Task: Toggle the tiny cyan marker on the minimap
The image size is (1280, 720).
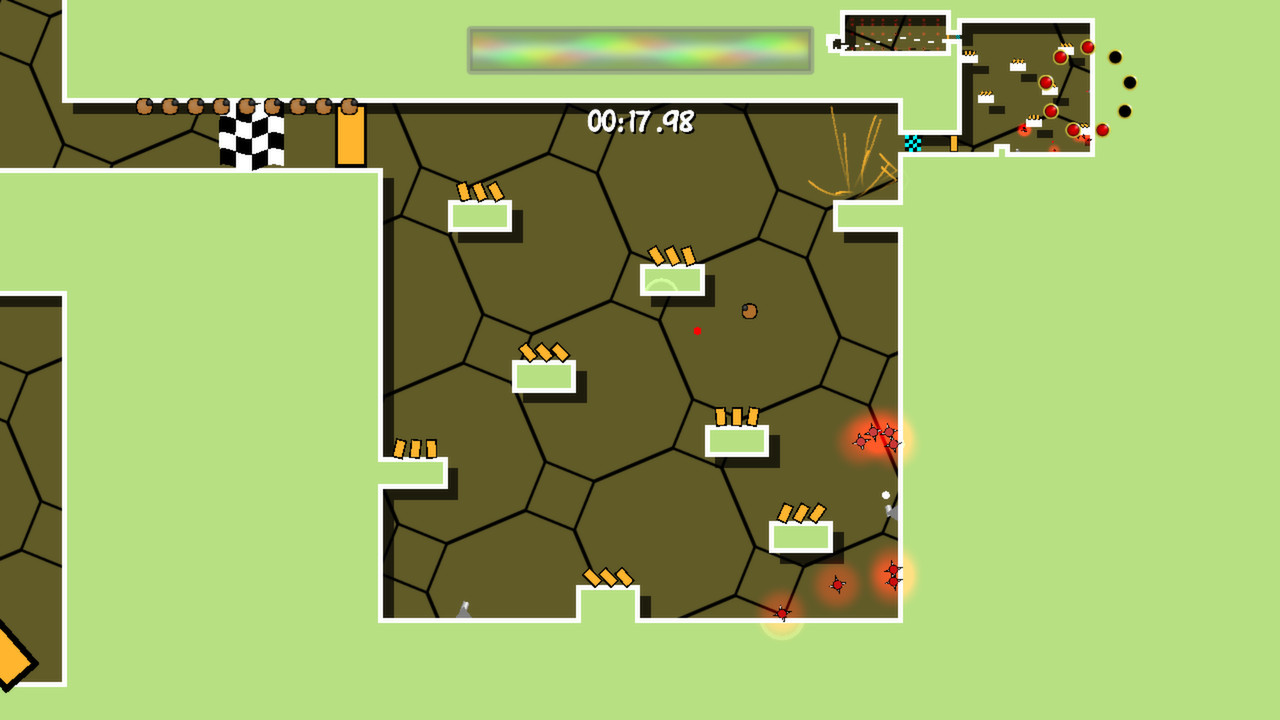Action: 957,37
